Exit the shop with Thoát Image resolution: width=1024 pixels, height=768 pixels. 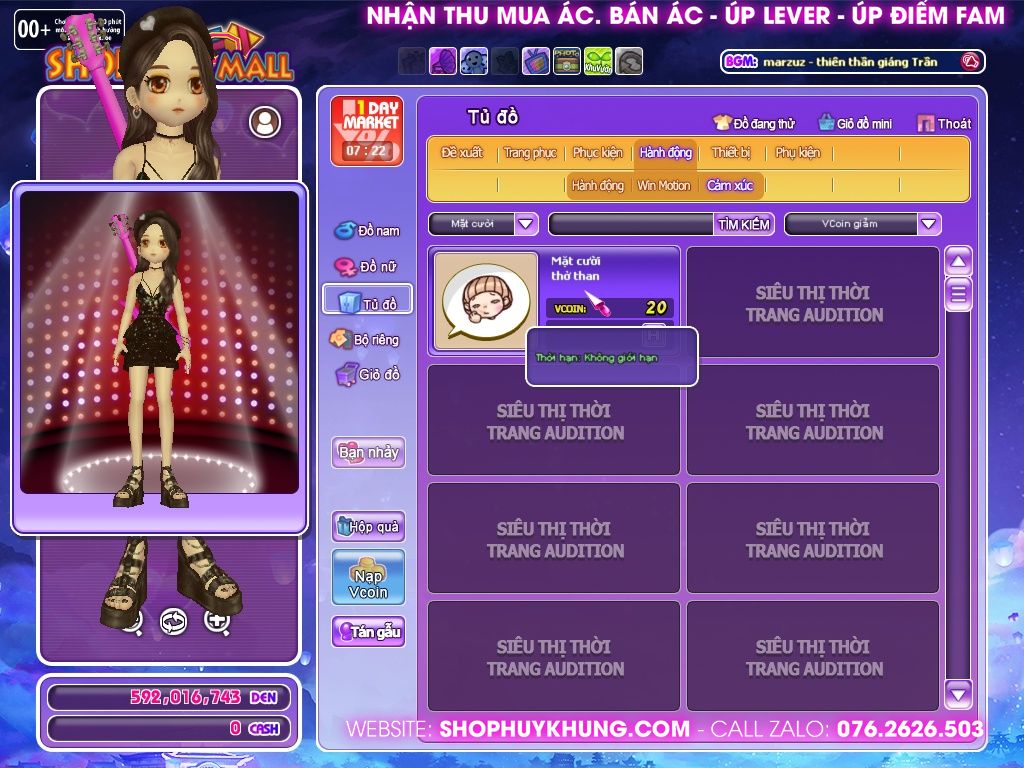click(944, 124)
